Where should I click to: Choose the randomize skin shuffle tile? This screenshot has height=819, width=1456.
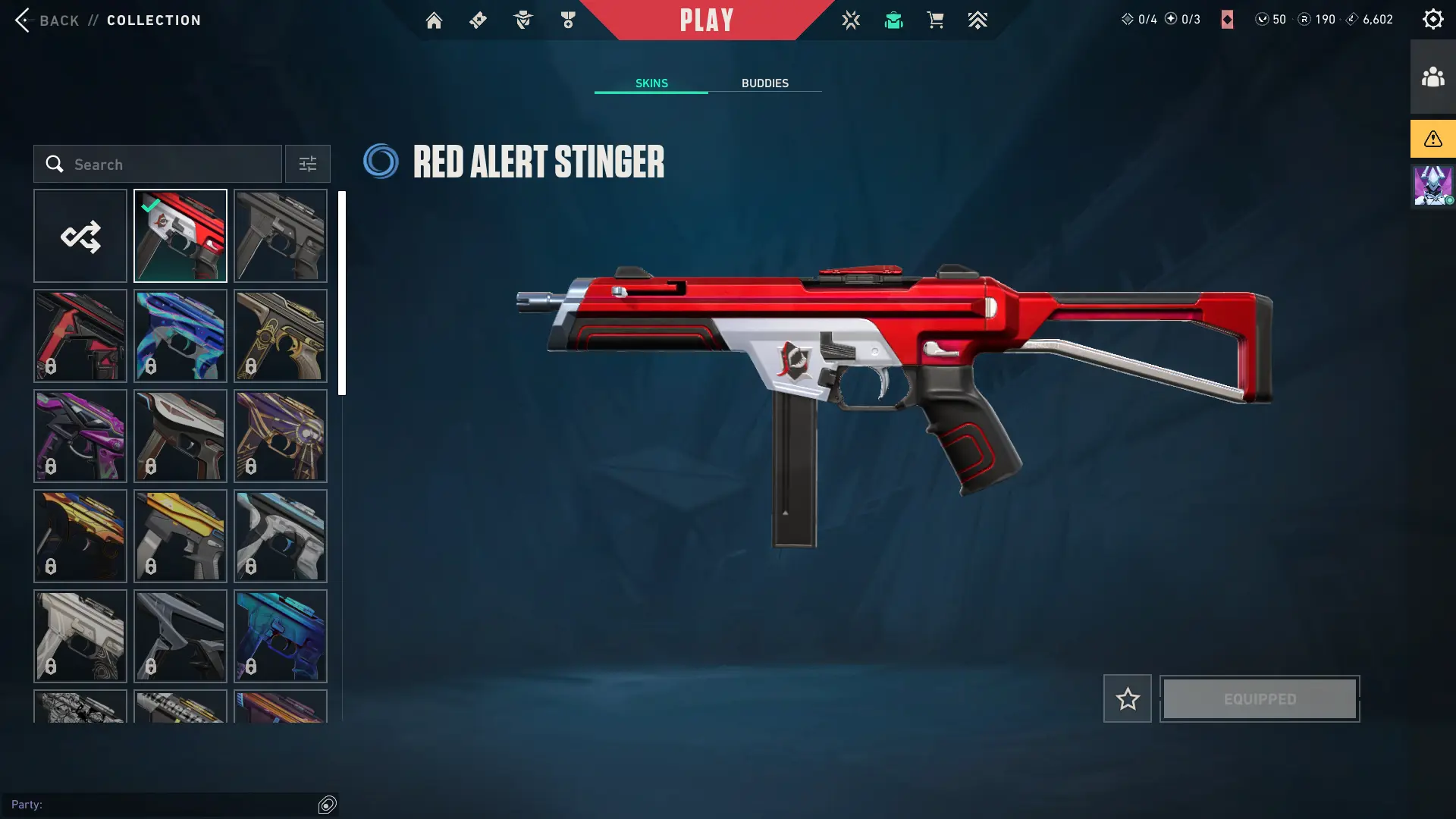point(80,237)
